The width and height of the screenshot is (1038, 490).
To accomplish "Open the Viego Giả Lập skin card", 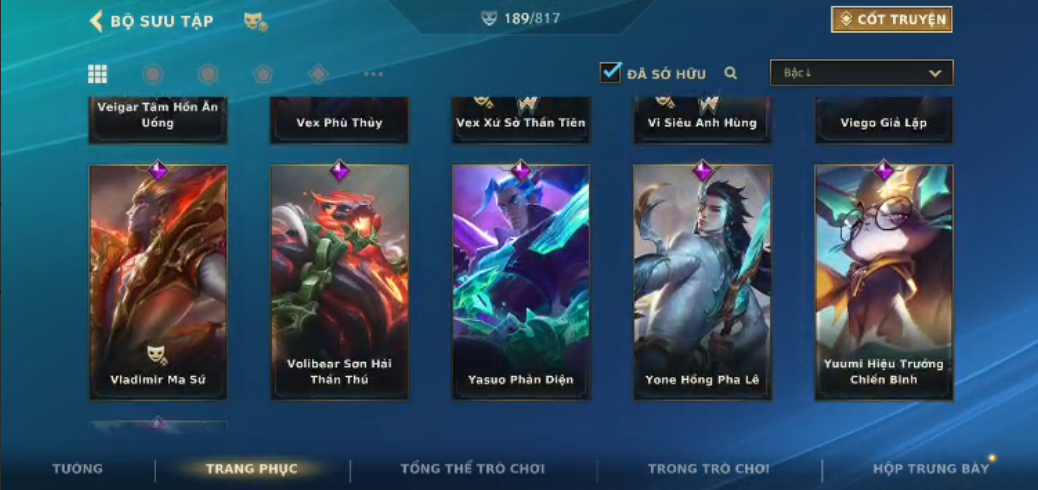I will click(x=883, y=121).
